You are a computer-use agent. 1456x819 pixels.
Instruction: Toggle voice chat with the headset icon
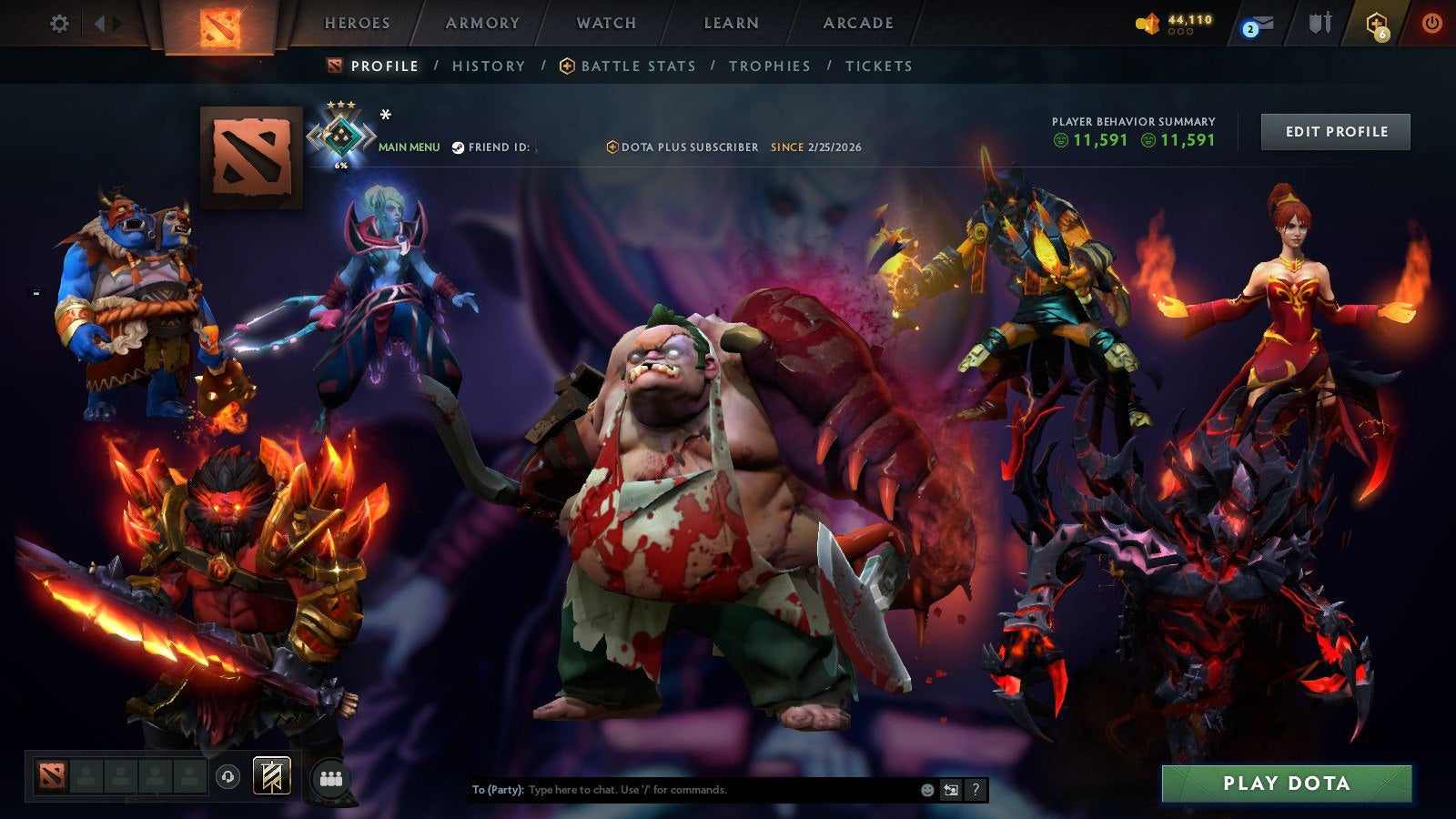point(227,775)
